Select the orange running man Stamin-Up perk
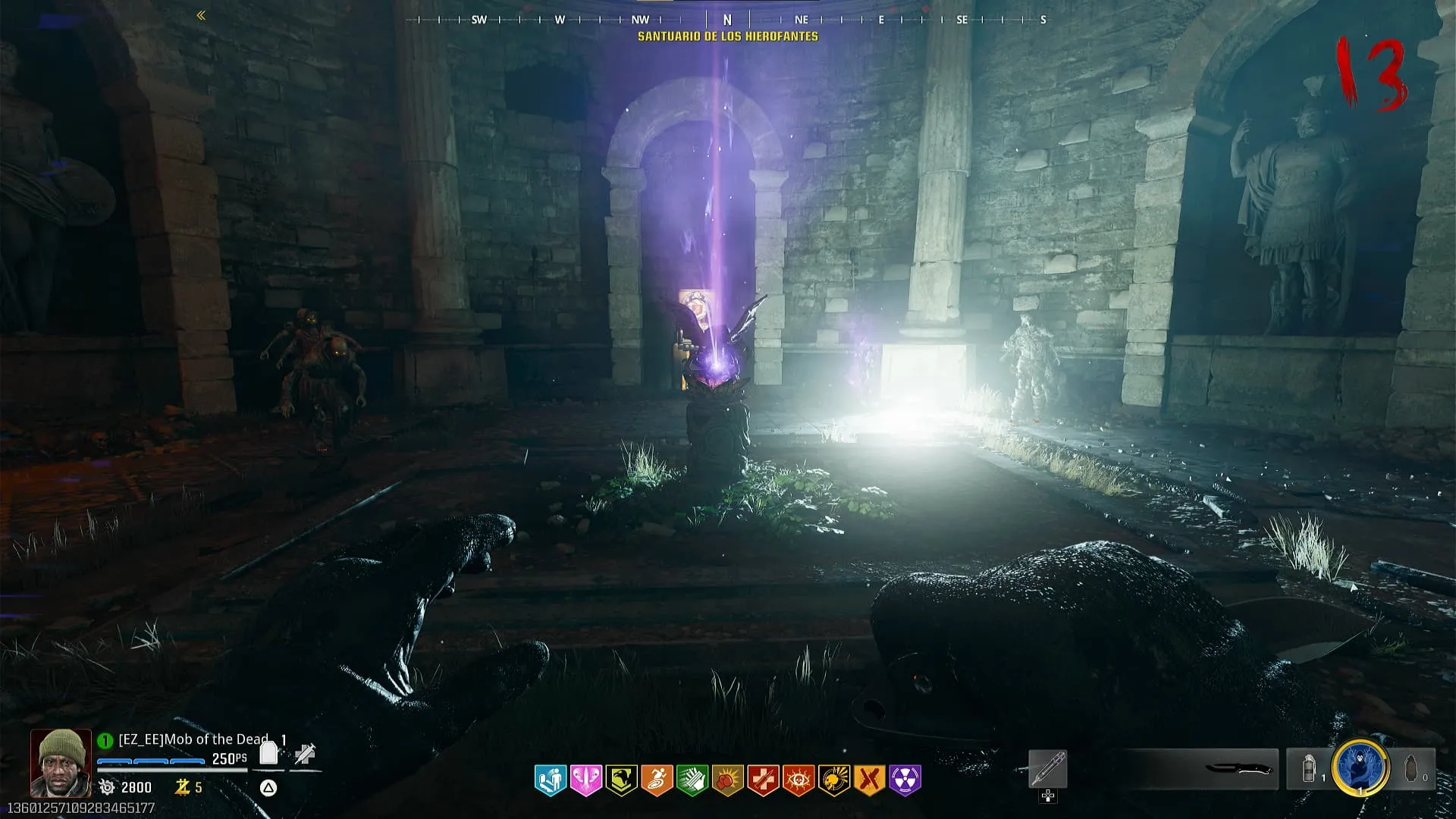 (657, 780)
